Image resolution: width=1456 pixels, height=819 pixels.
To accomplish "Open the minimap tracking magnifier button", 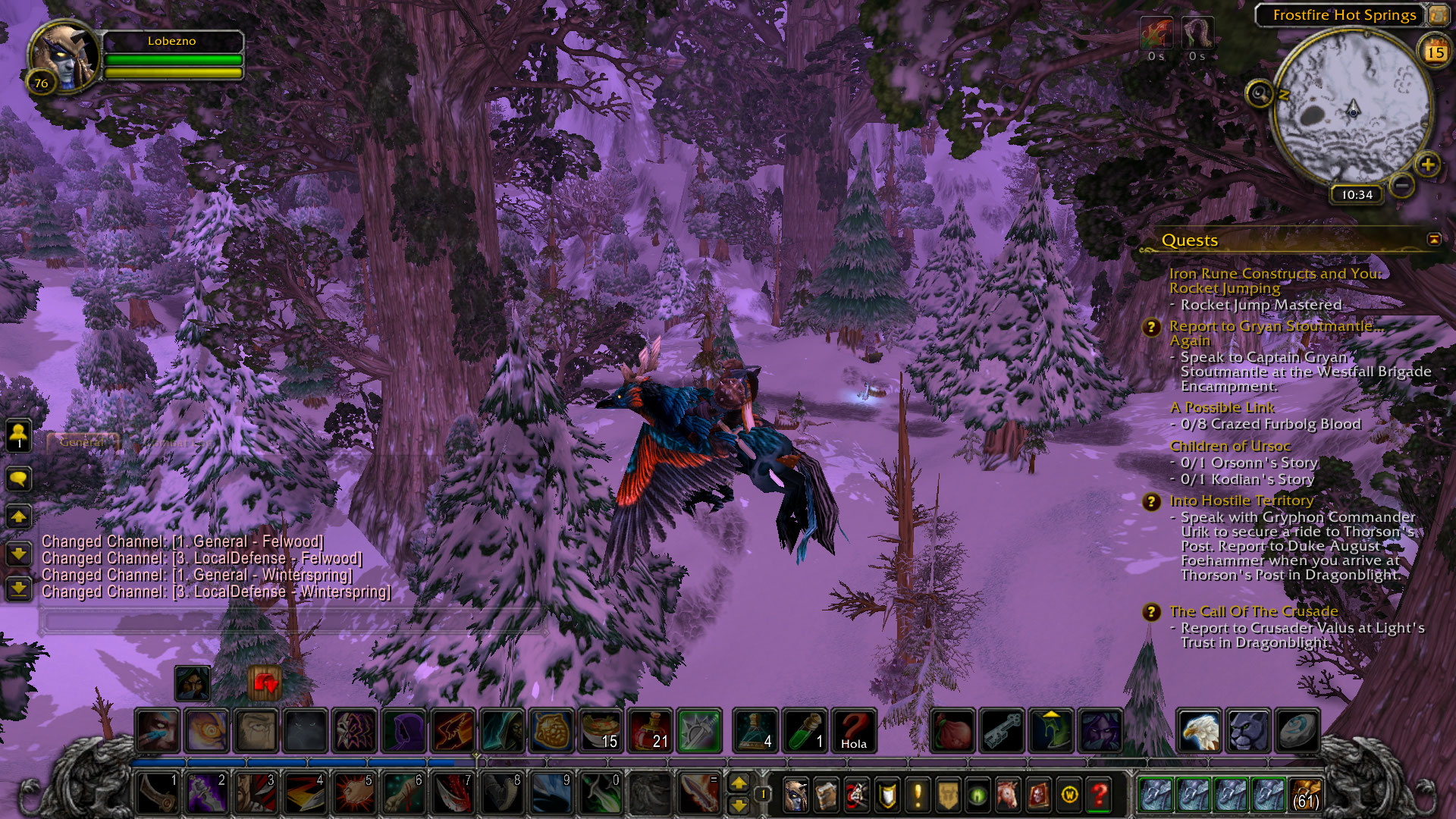I will pos(1259,94).
